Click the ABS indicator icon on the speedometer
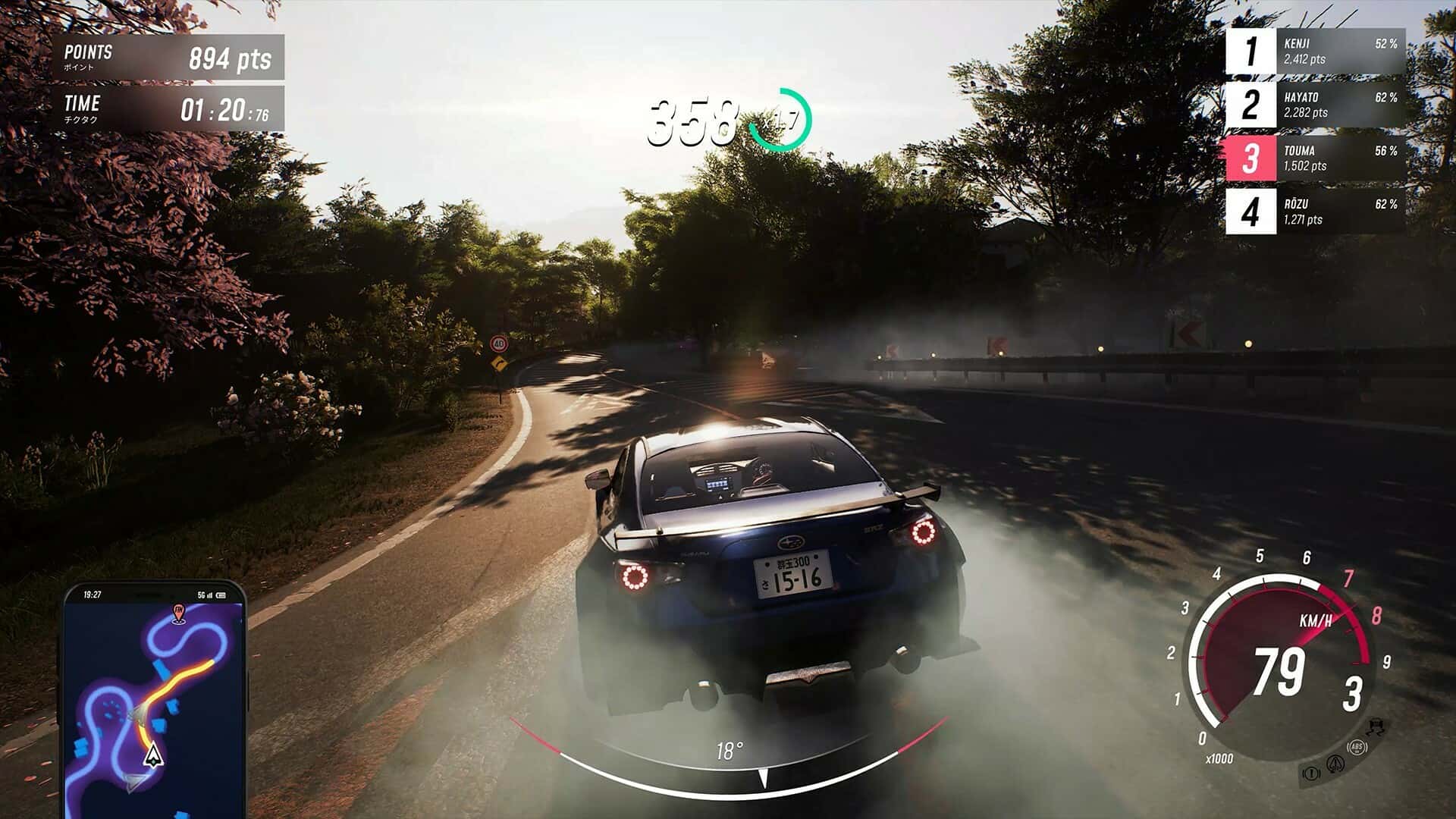Image resolution: width=1456 pixels, height=819 pixels. 1357,748
